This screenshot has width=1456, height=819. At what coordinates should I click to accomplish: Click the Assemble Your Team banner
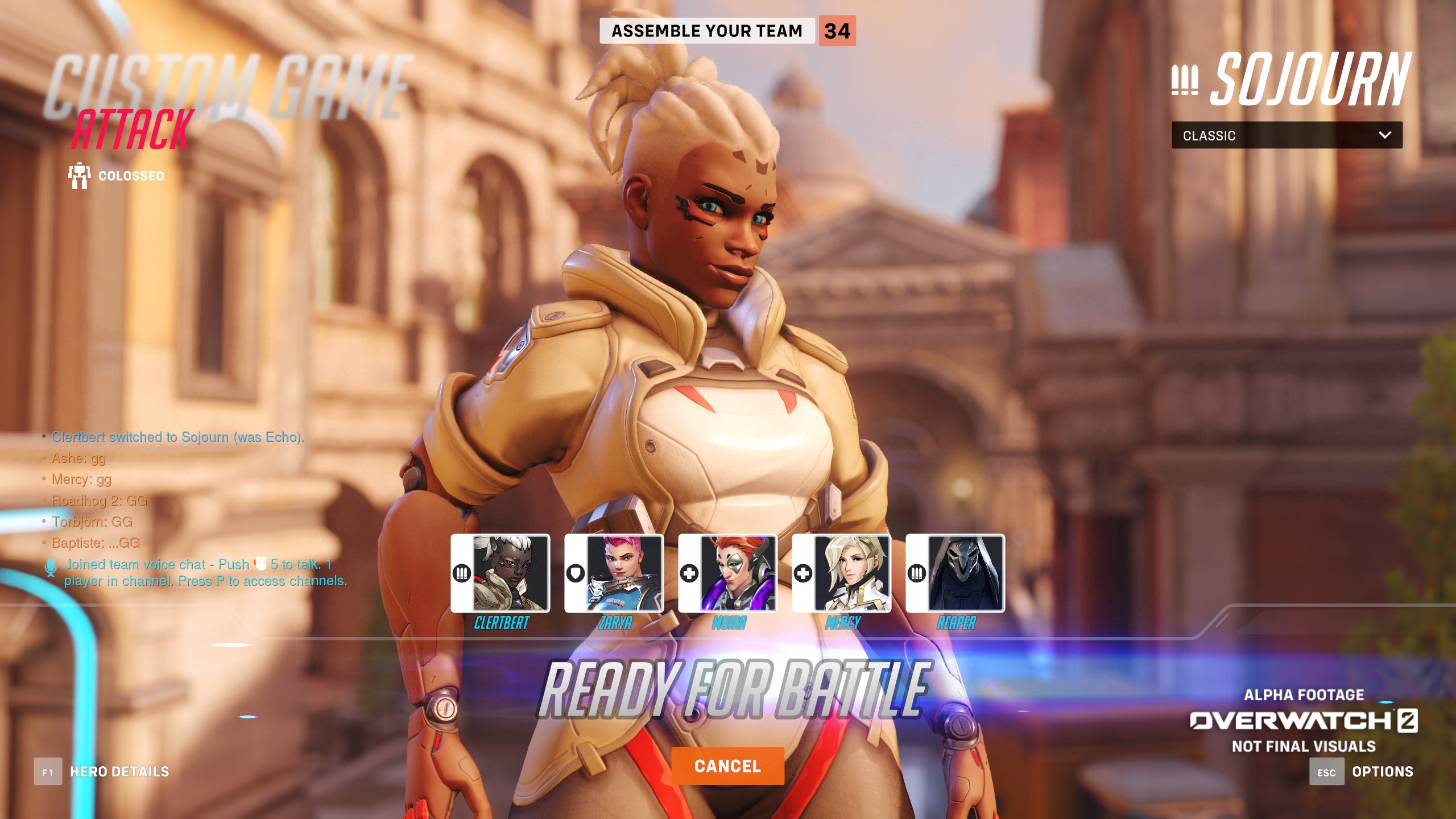click(x=708, y=31)
